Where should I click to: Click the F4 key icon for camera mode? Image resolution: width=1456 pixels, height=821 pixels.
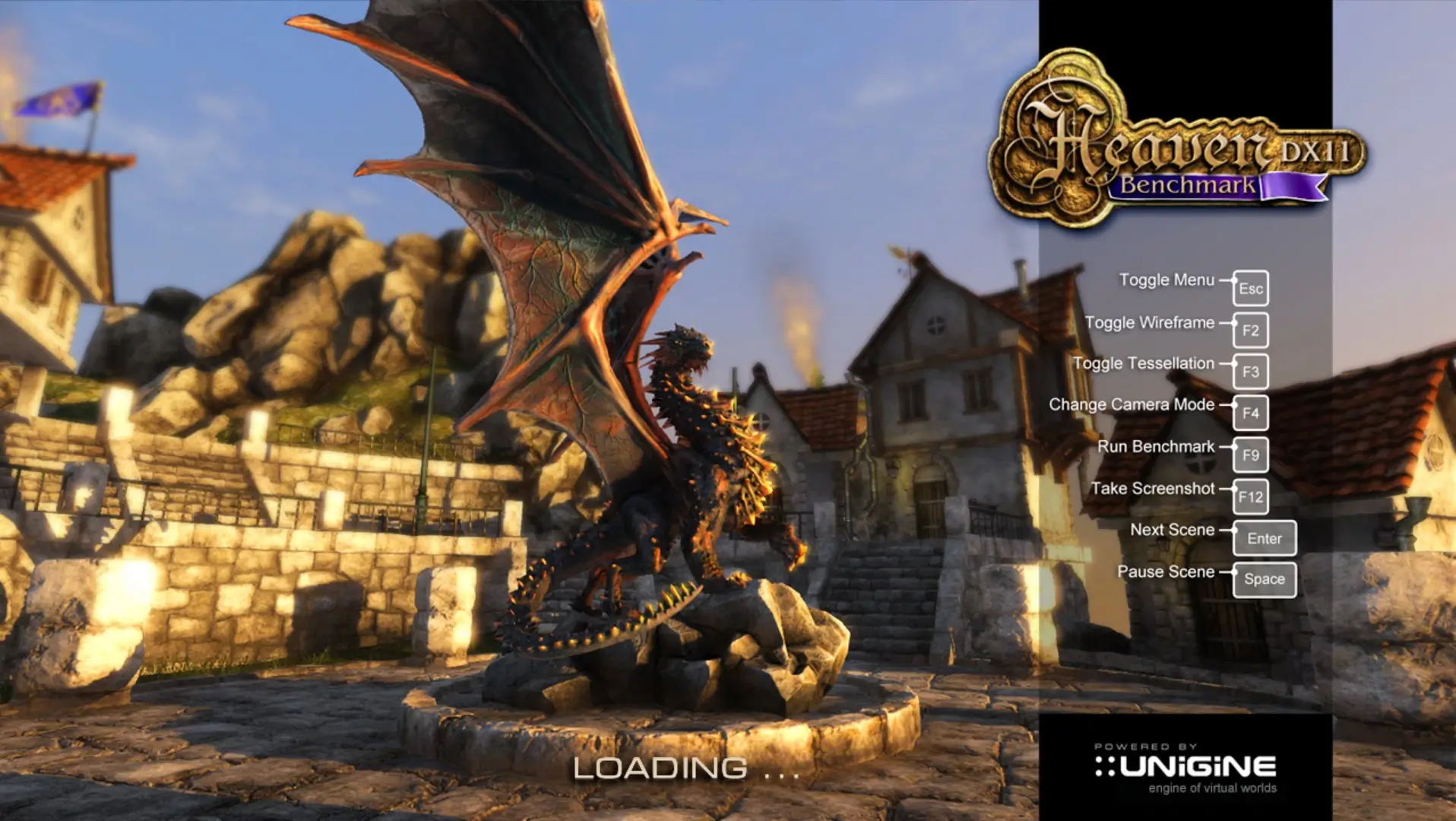click(x=1250, y=413)
